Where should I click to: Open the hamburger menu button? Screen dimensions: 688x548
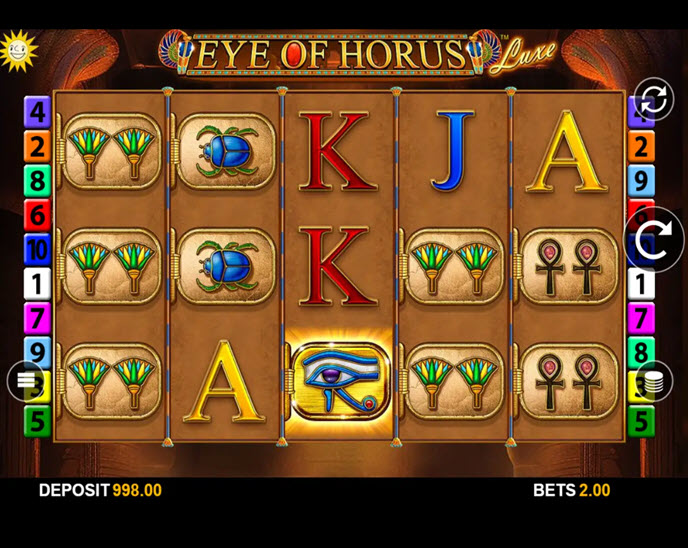point(27,381)
